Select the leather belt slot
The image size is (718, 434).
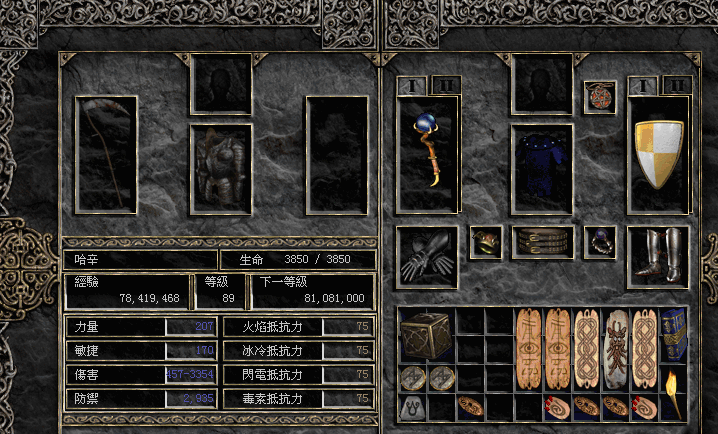pyautogui.click(x=542, y=241)
